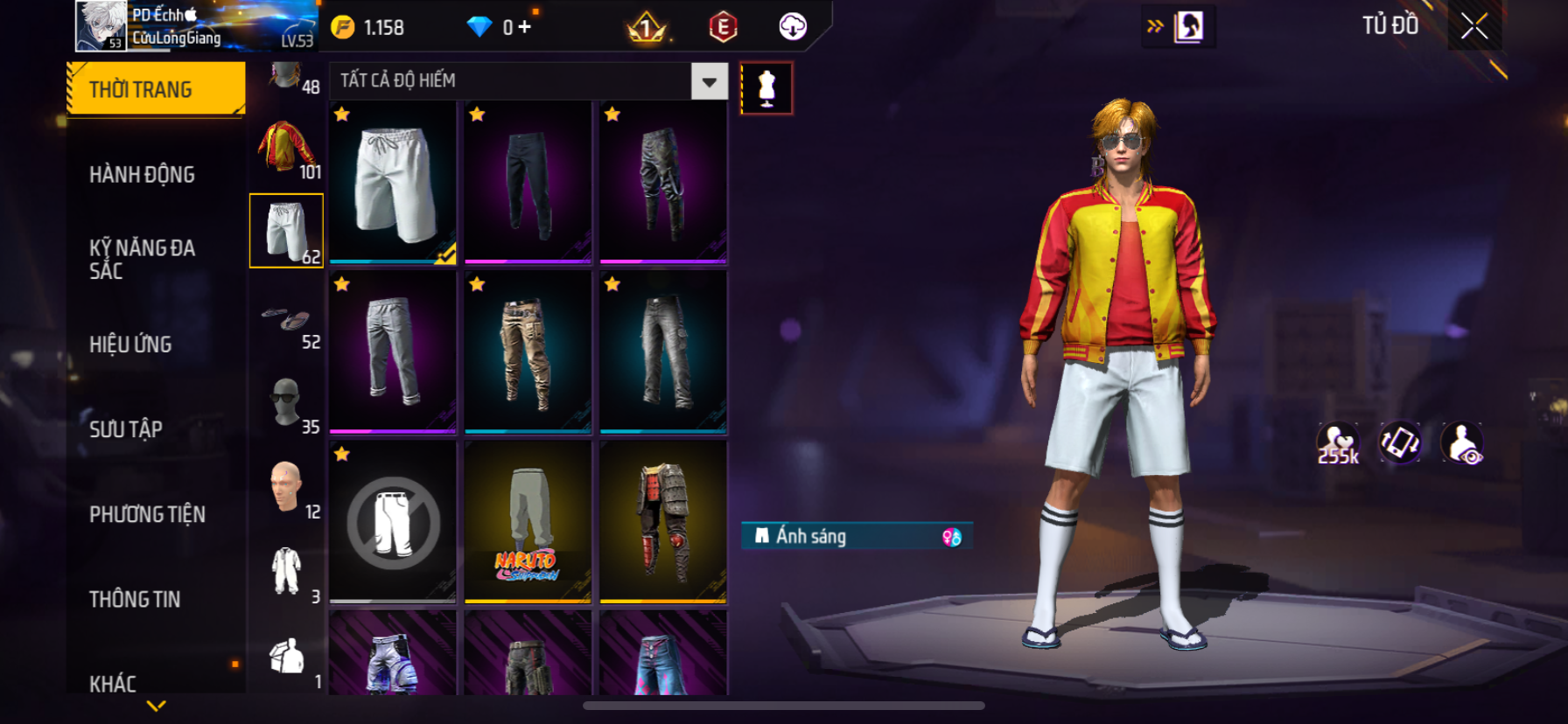Close the wardrobe with the X button
Screen dimensions: 1568x724
pos(1474,27)
